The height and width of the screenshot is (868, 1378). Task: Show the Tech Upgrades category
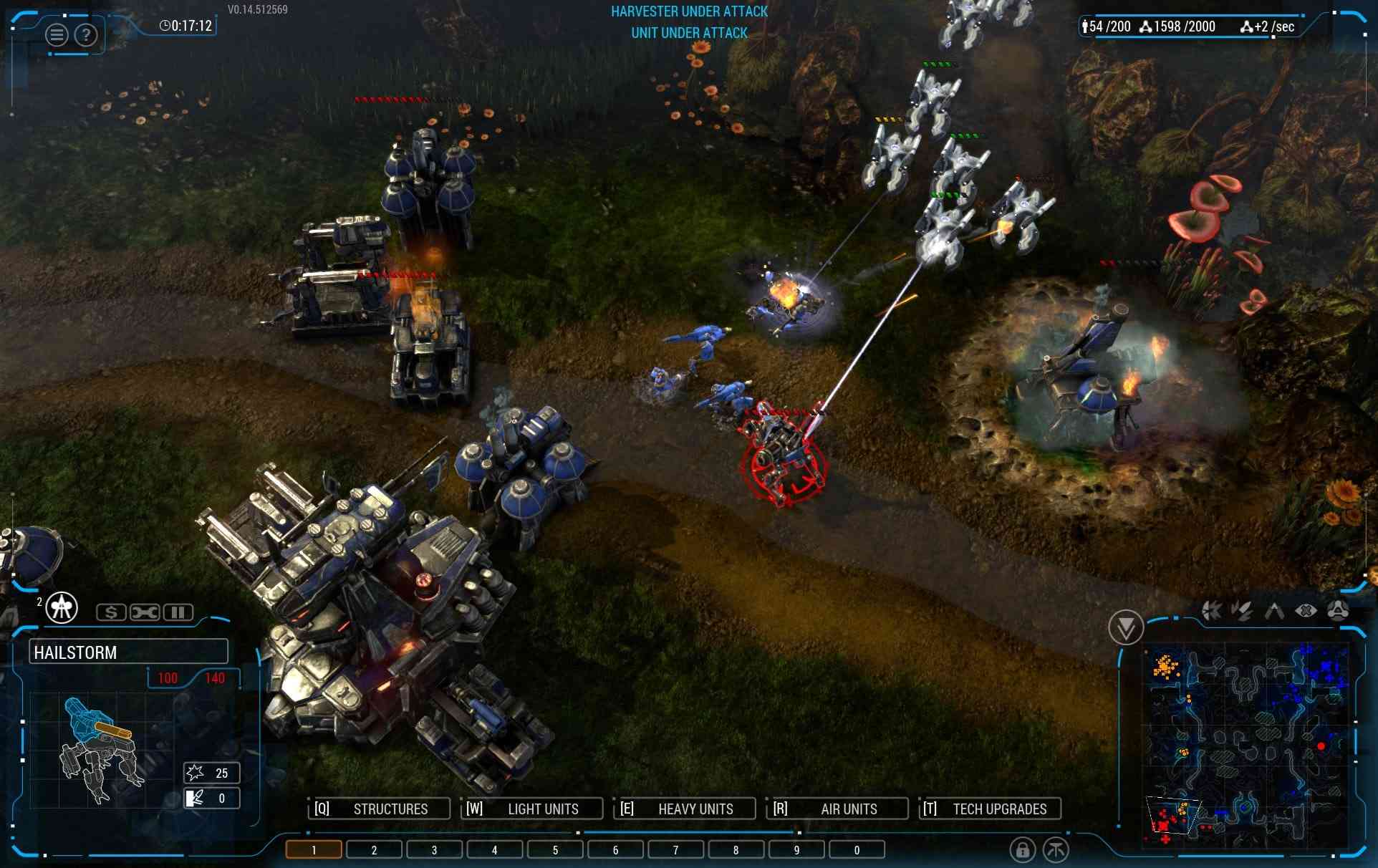pyautogui.click(x=991, y=809)
